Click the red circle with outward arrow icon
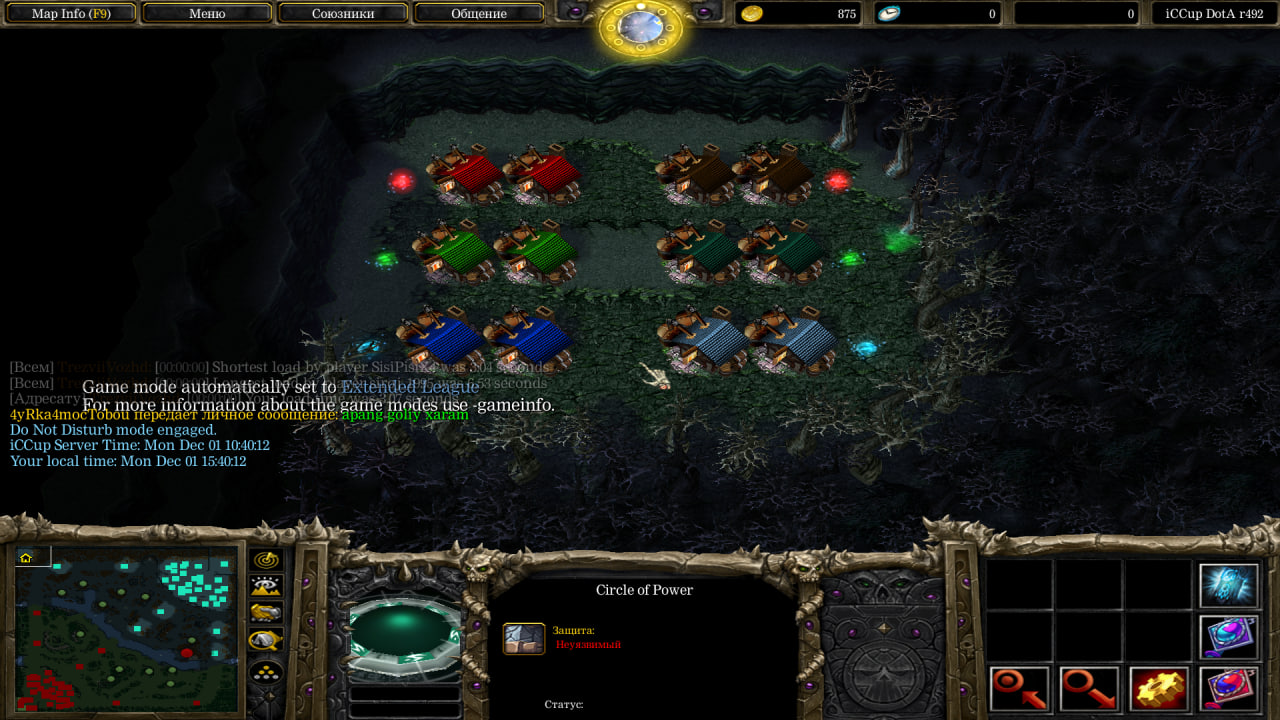1280x720 pixels. pos(1090,689)
